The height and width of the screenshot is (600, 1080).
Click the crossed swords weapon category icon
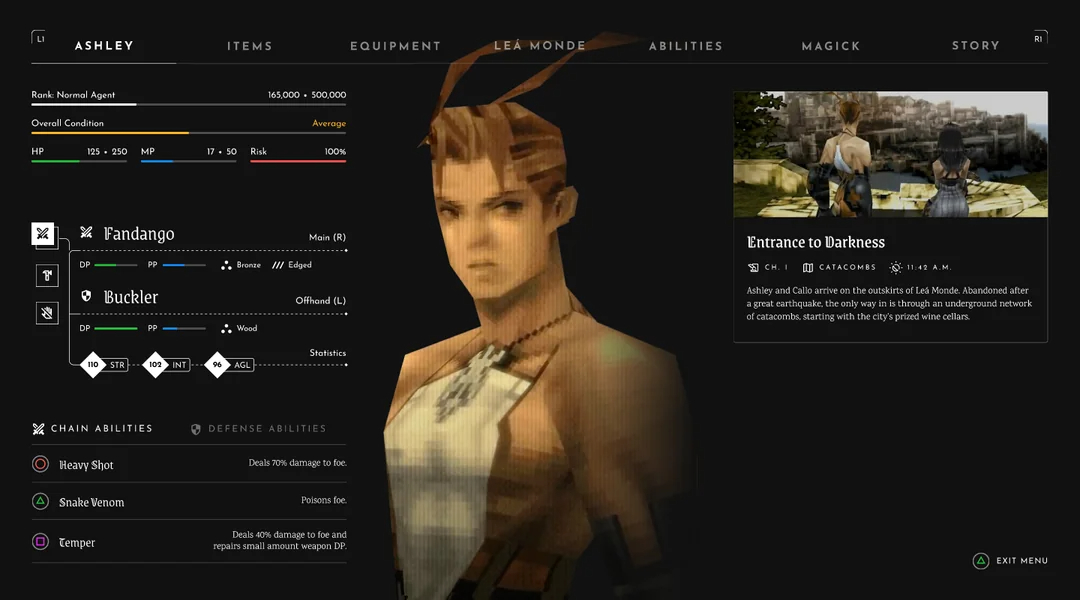coord(43,234)
